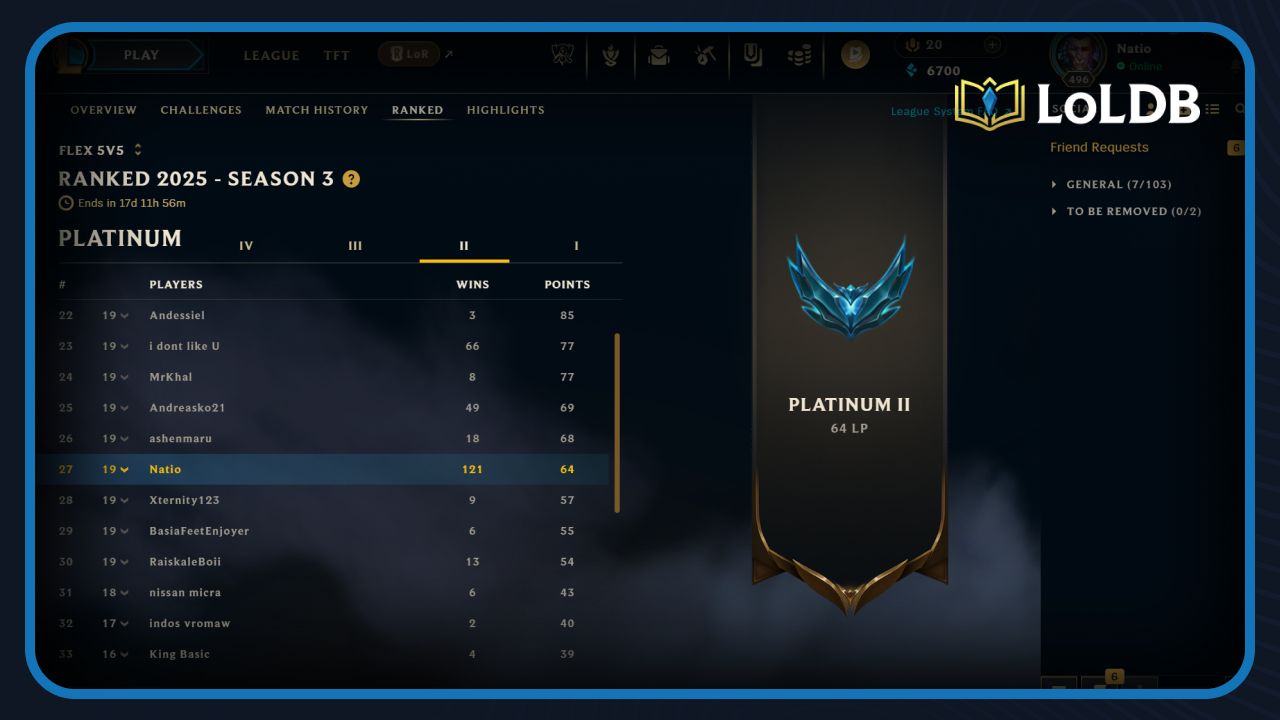Click the PLAY button

pyautogui.click(x=143, y=55)
